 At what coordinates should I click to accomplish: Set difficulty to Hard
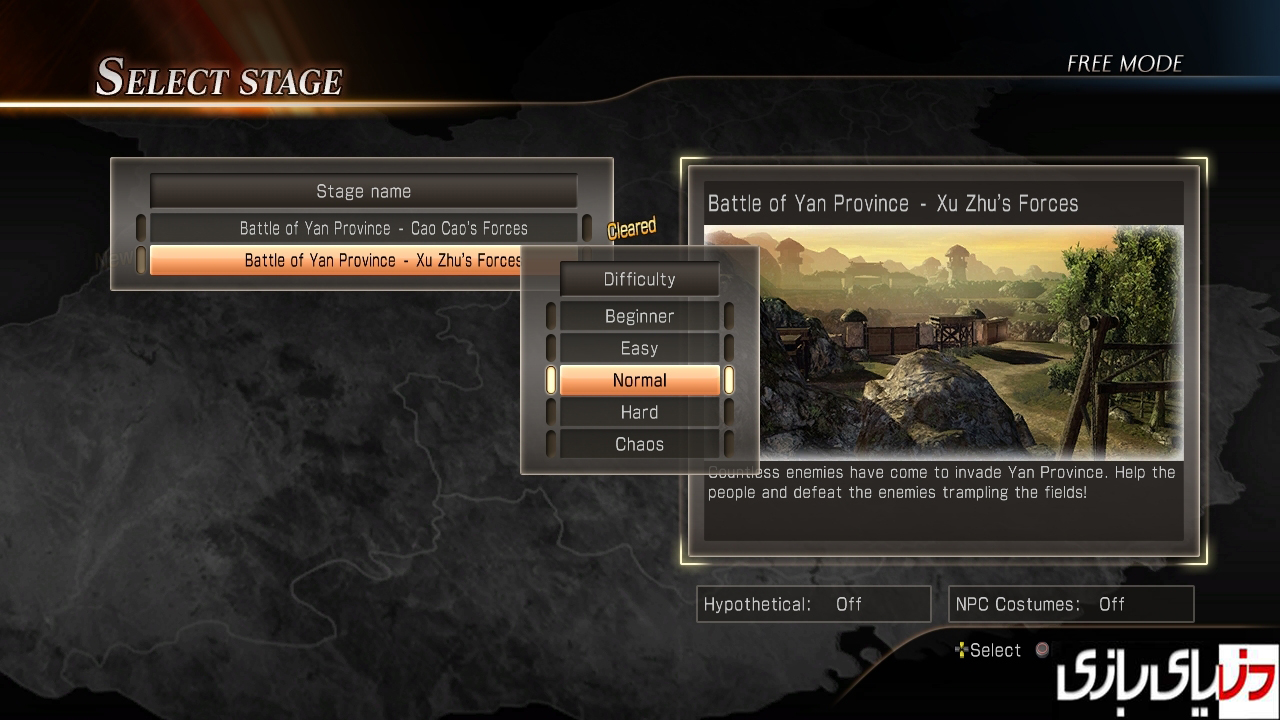click(639, 412)
